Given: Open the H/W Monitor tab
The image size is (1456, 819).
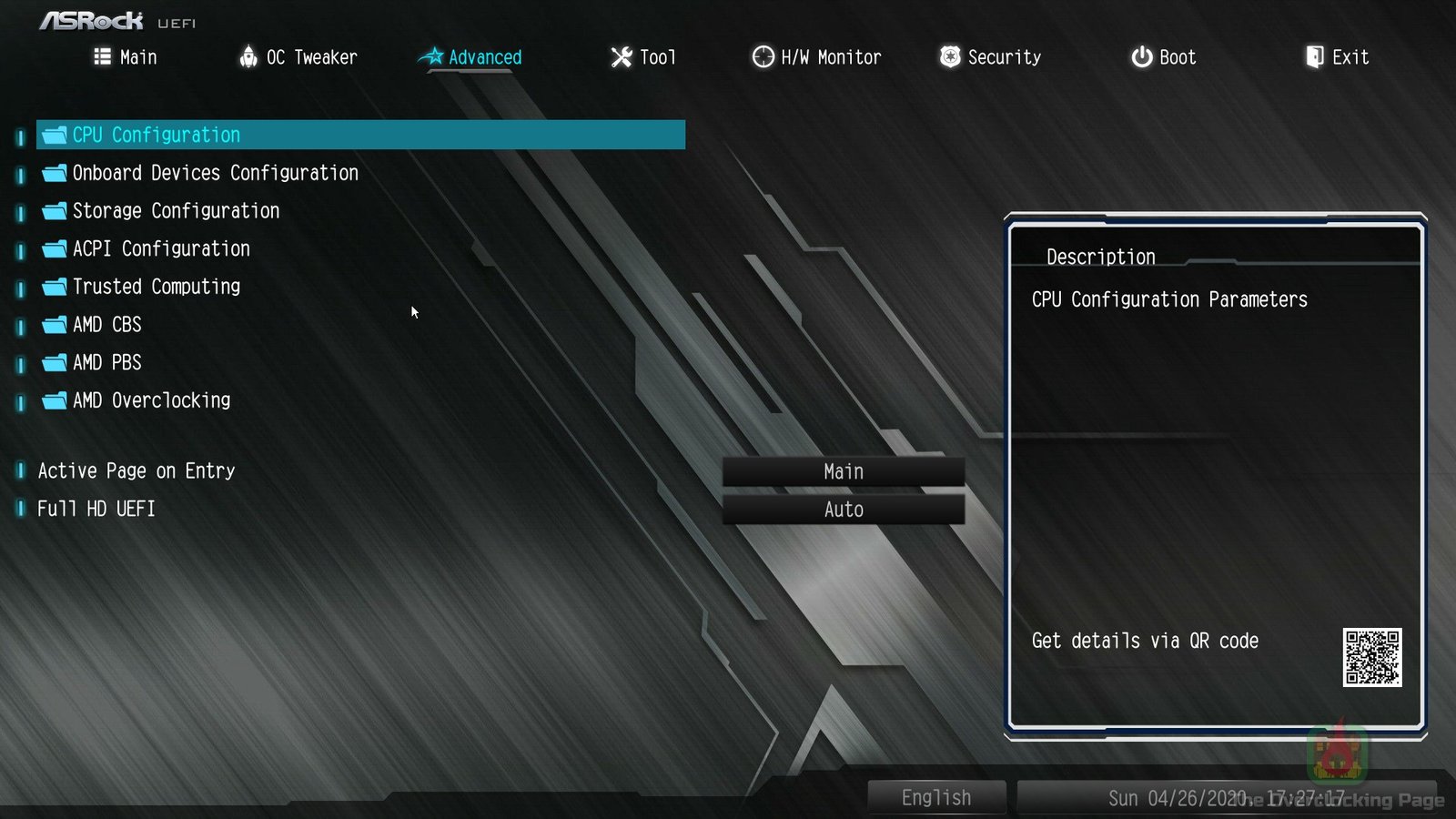Looking at the screenshot, I should click(x=816, y=57).
